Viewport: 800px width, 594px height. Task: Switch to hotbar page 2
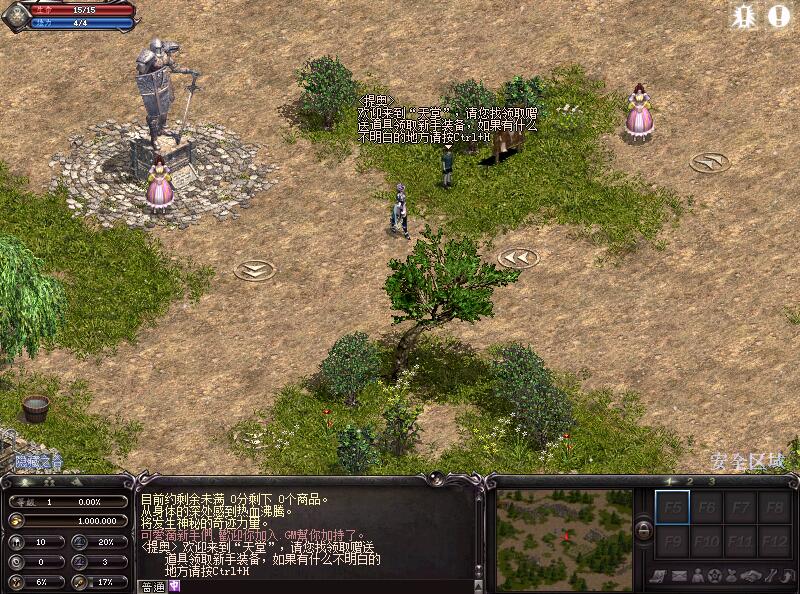coord(691,482)
